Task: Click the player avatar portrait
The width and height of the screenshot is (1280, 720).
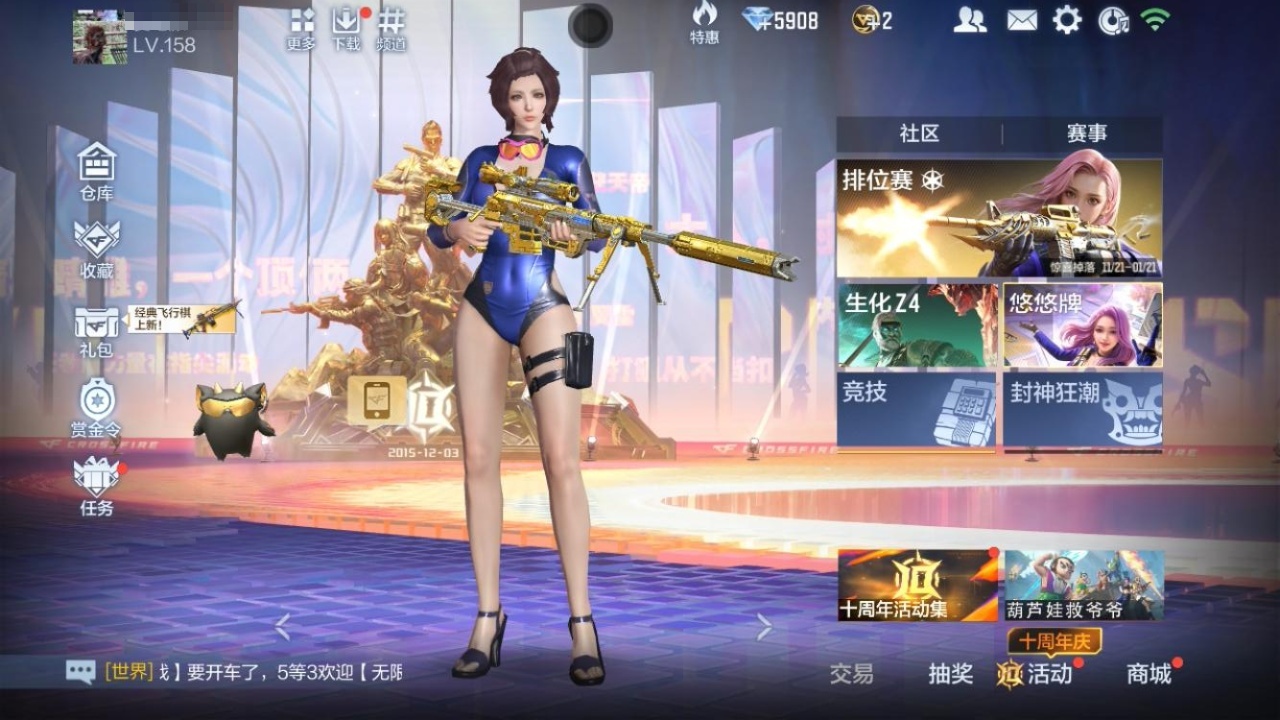Action: point(99,38)
